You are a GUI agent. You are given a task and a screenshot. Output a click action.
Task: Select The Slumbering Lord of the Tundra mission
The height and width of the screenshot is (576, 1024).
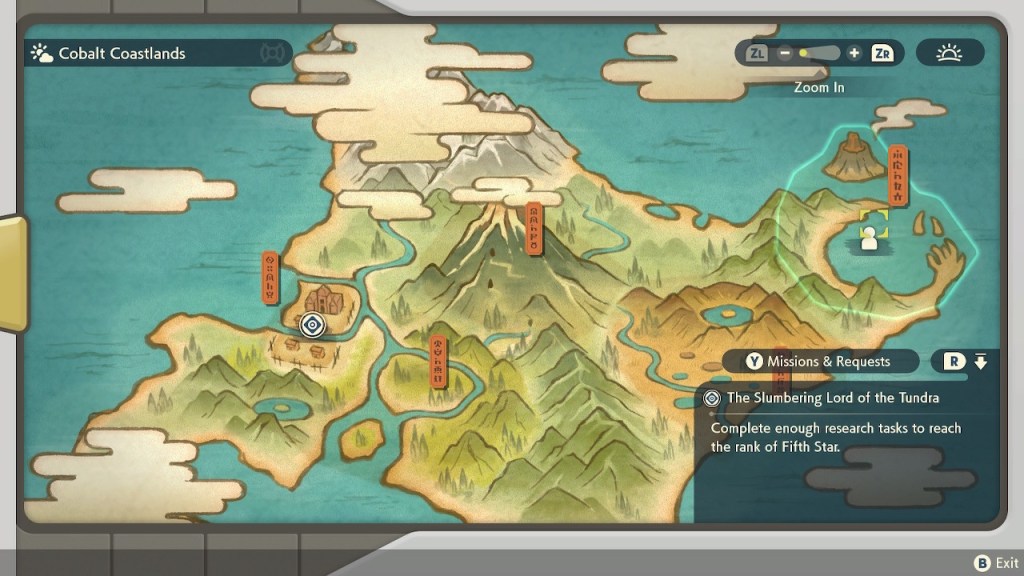click(832, 398)
